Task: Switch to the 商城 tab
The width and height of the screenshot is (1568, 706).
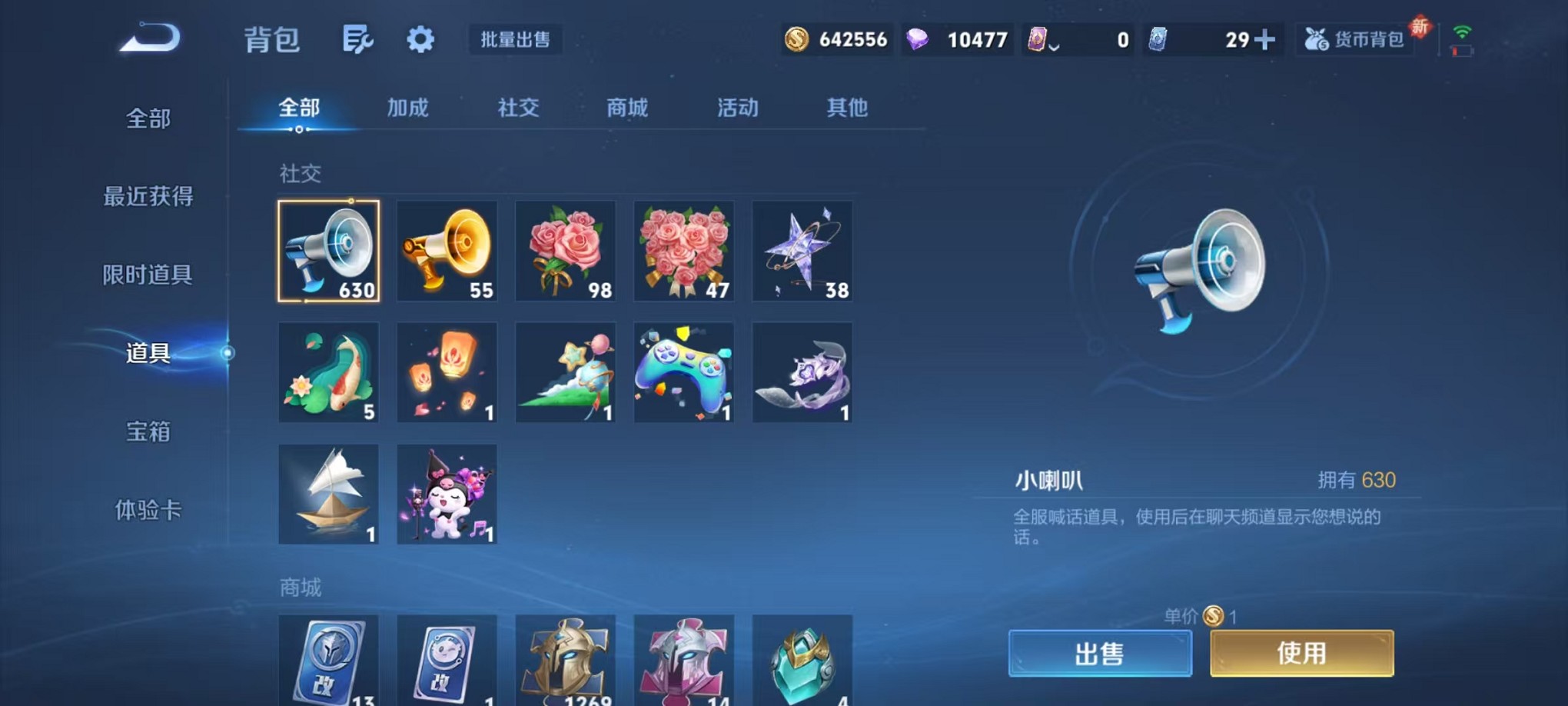Action: coord(627,108)
